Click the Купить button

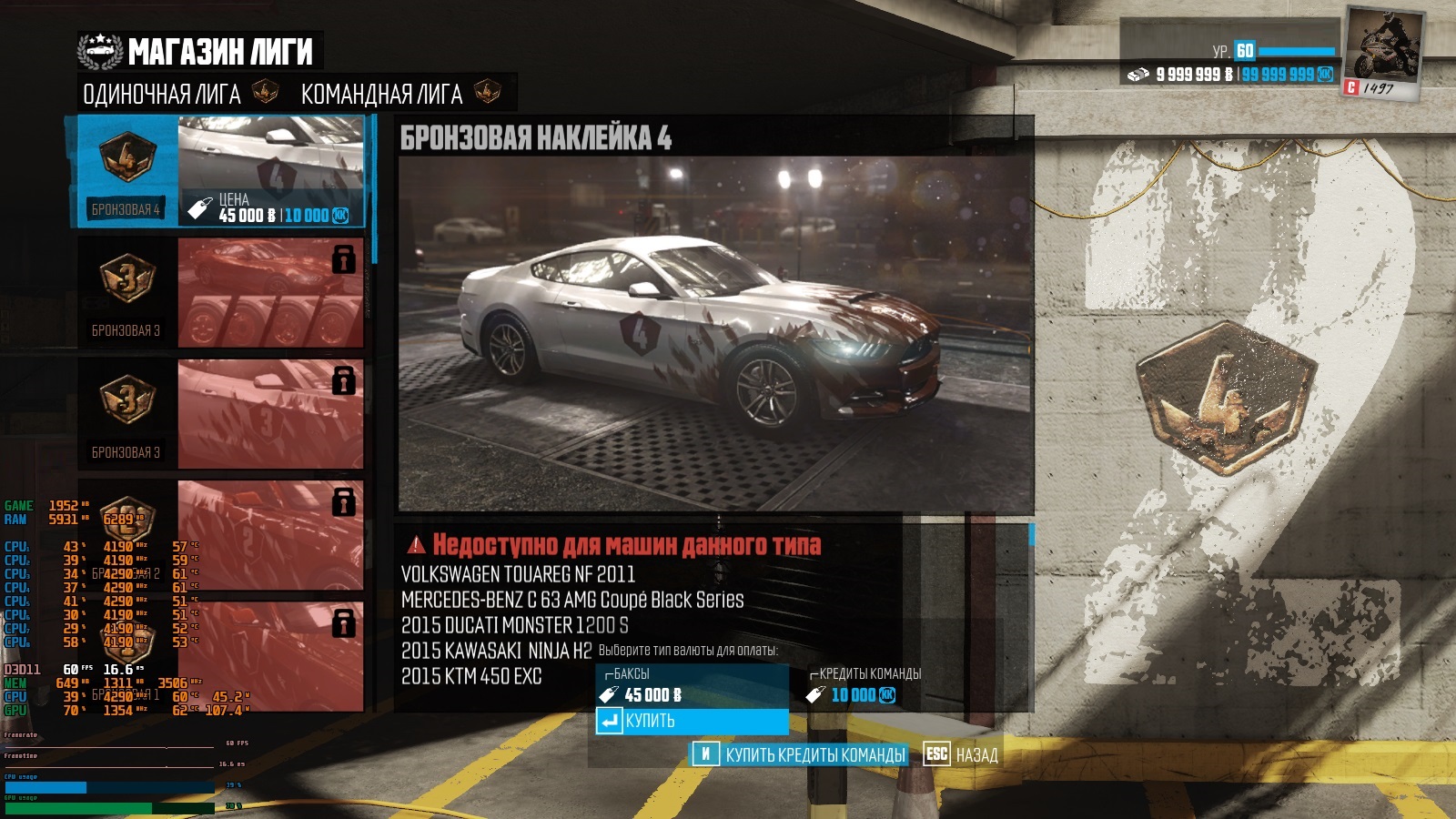click(692, 721)
